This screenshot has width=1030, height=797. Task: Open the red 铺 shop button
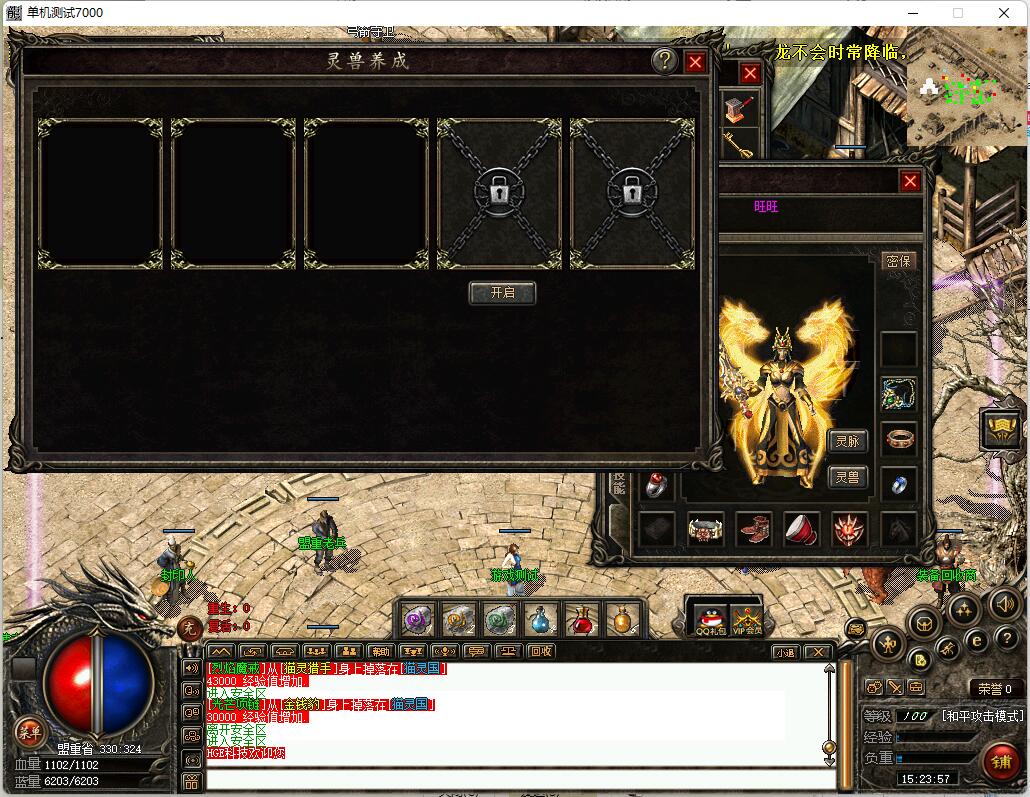(x=999, y=762)
